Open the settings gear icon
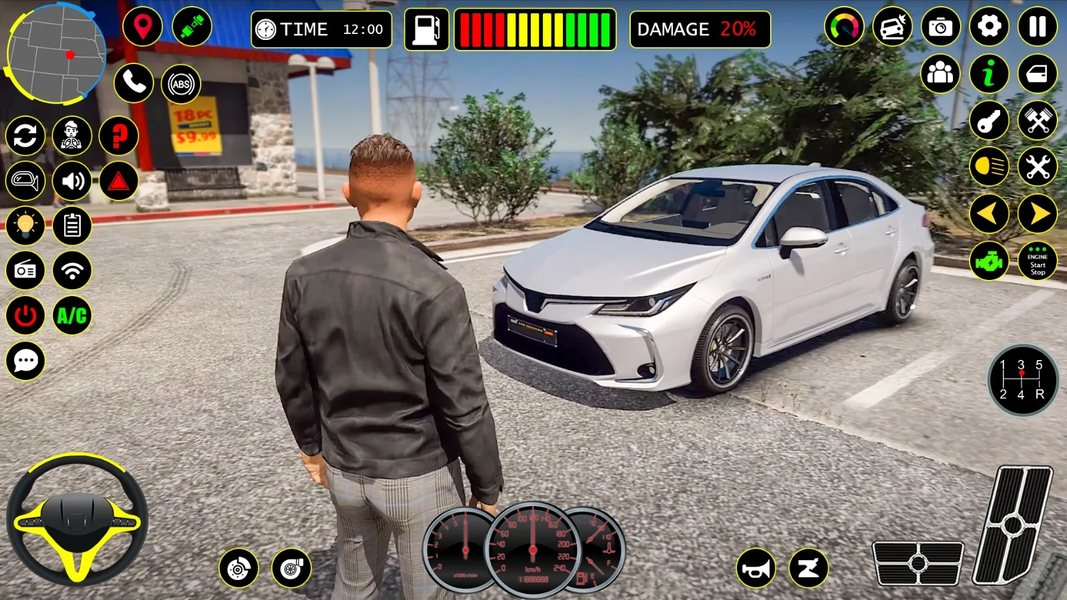Screen dimensions: 1067x600 [989, 27]
